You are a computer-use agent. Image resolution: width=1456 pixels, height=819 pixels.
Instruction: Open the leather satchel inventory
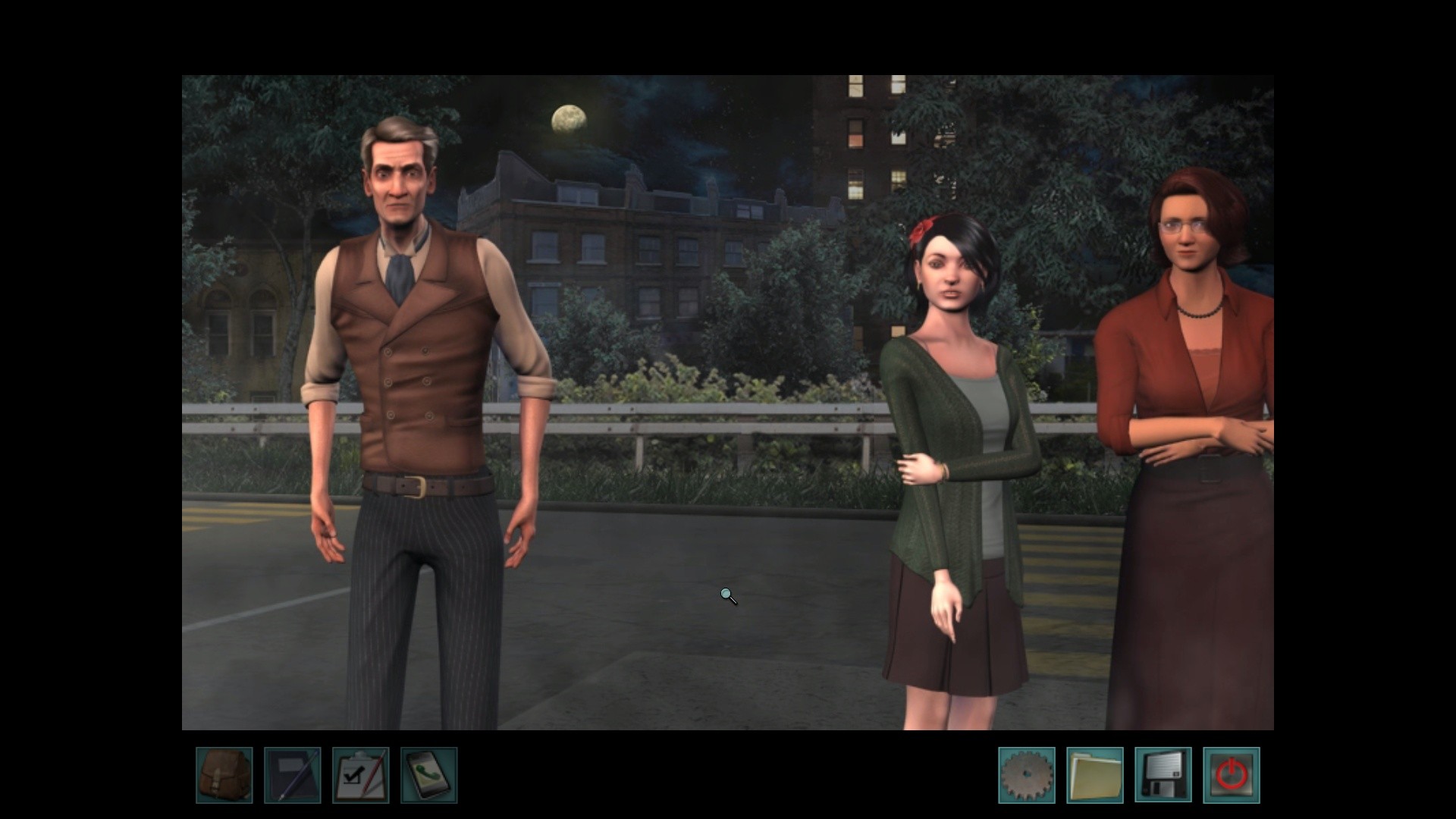click(x=224, y=775)
